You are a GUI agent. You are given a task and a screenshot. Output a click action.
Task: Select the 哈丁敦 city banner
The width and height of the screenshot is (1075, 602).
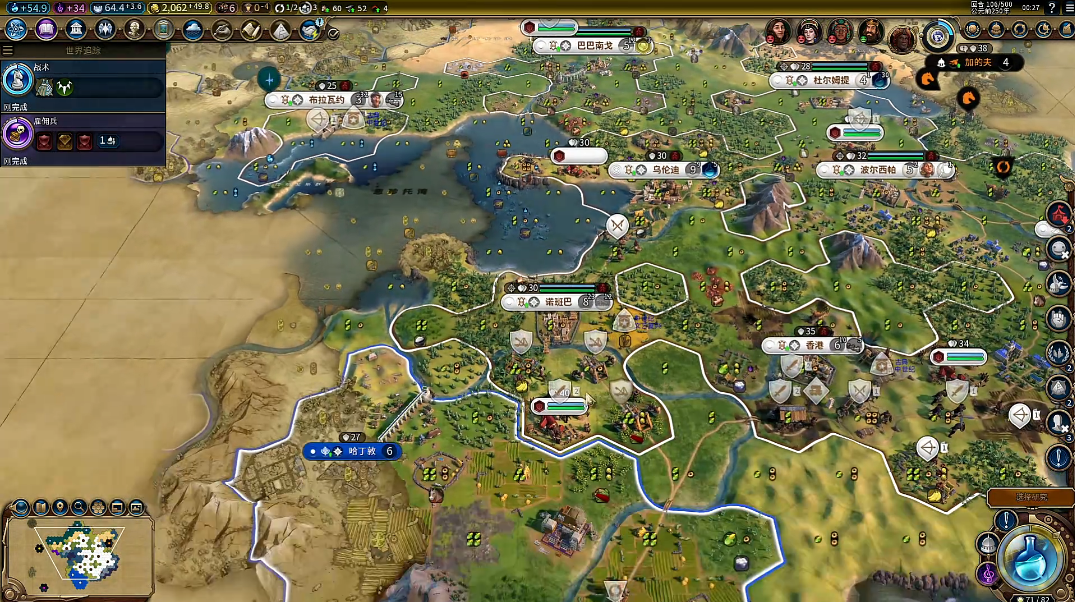click(353, 451)
